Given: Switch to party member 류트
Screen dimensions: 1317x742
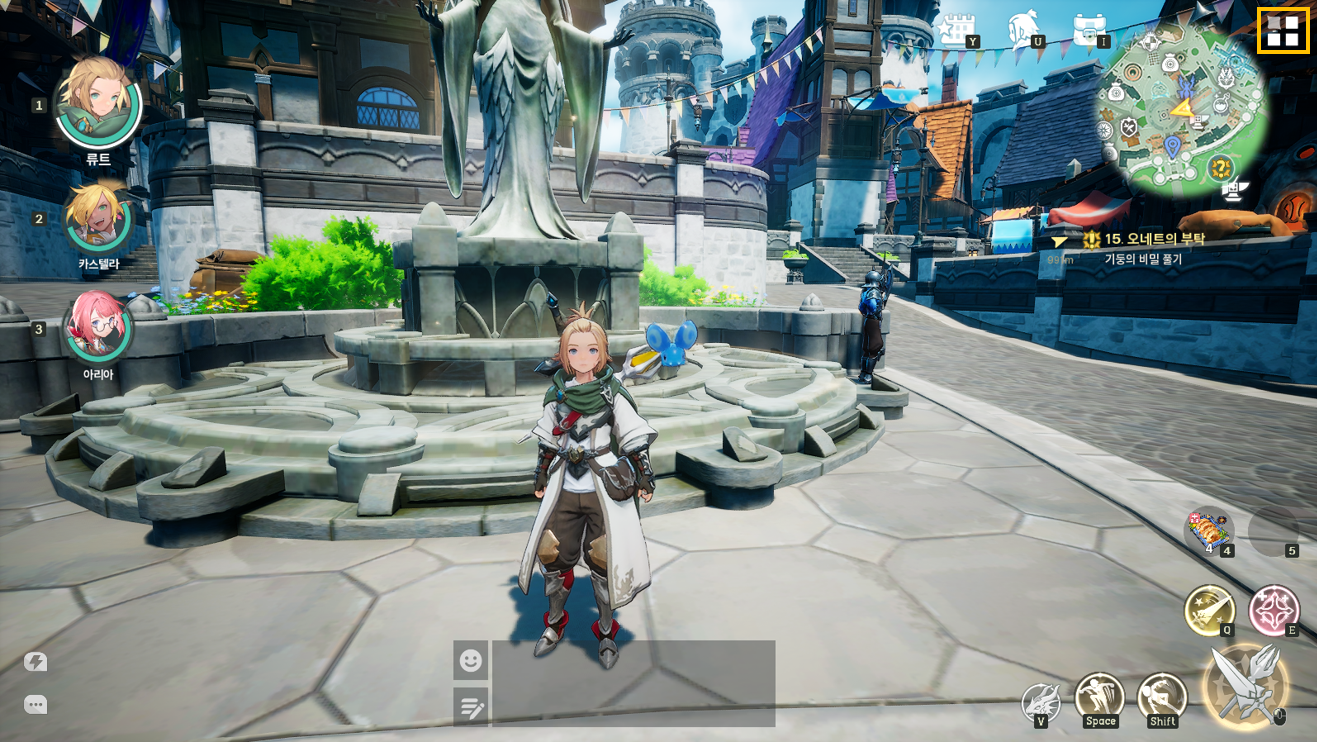Looking at the screenshot, I should 97,103.
